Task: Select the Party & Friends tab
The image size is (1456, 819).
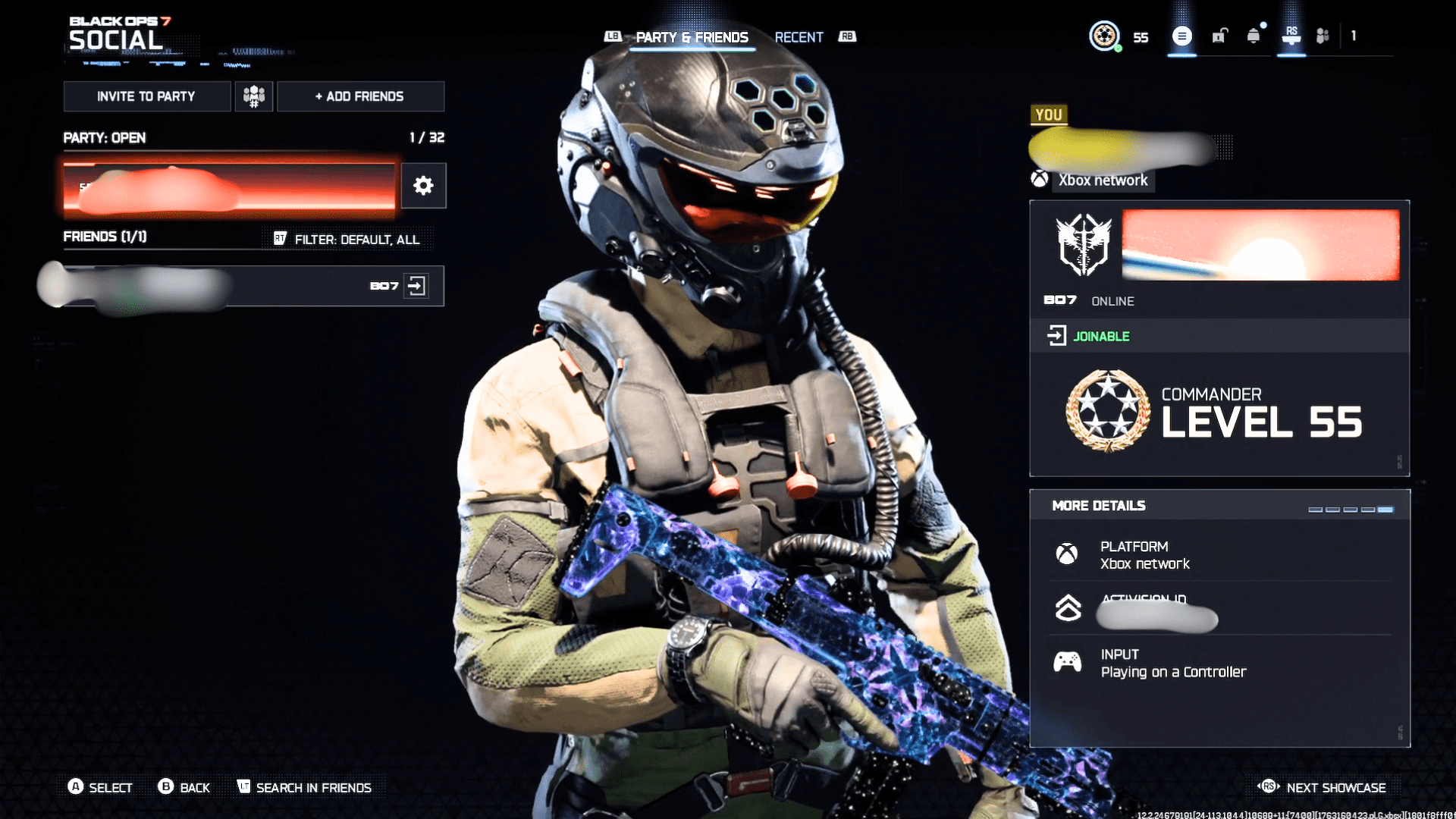Action: pos(692,36)
